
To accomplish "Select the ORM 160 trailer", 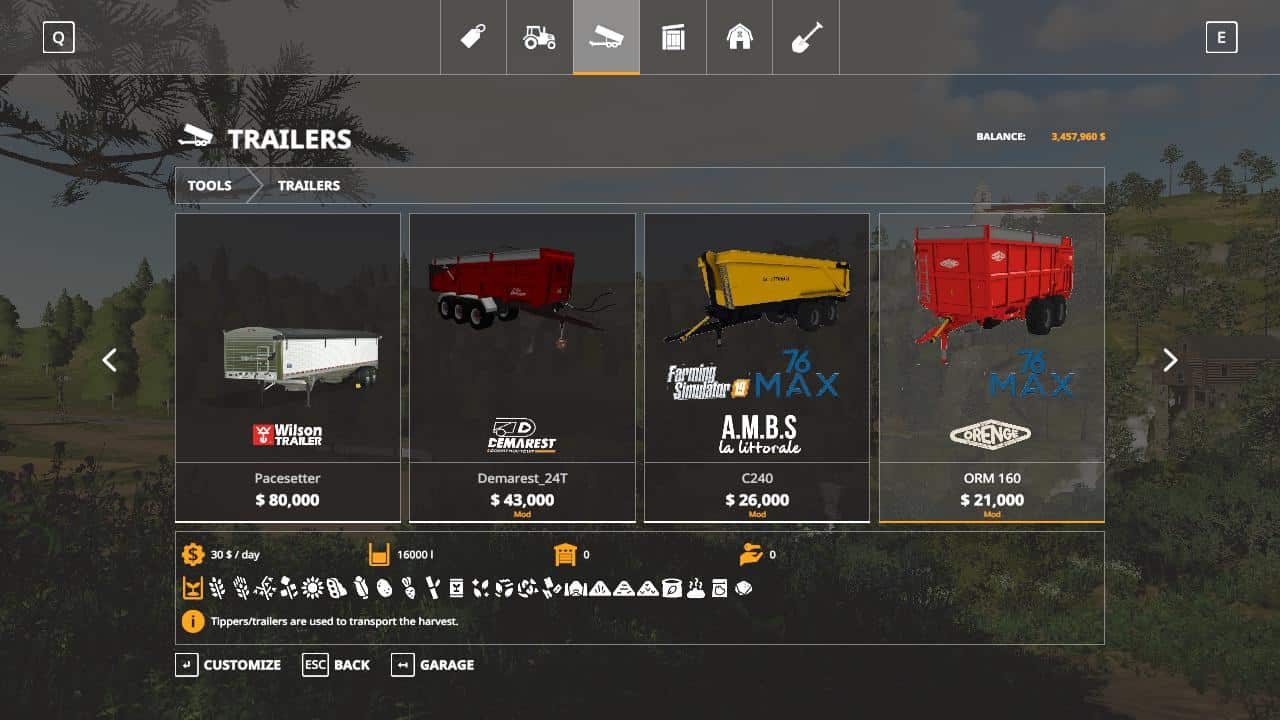I will click(x=992, y=367).
